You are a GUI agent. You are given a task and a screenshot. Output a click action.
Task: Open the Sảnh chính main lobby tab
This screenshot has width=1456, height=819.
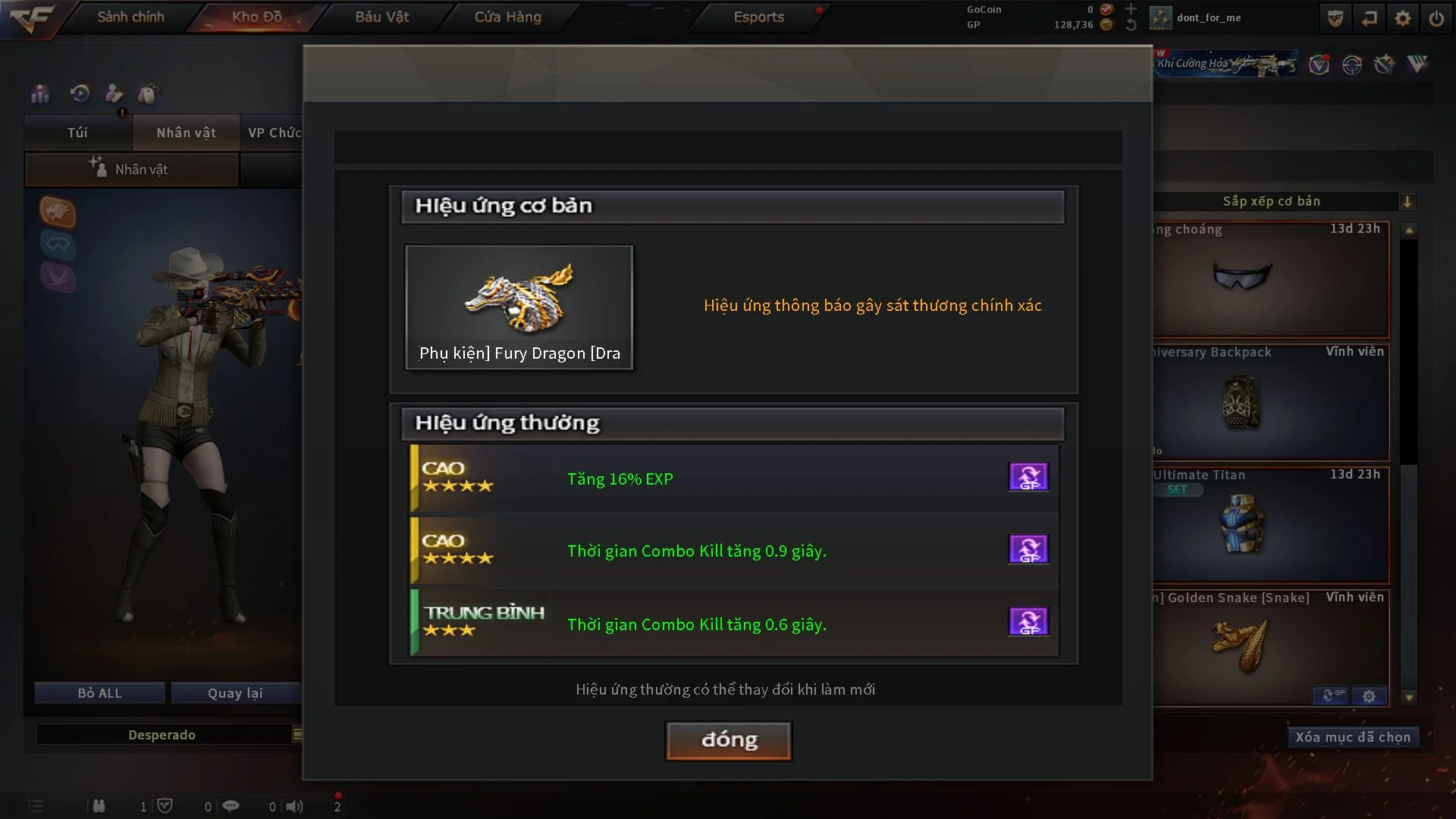130,17
